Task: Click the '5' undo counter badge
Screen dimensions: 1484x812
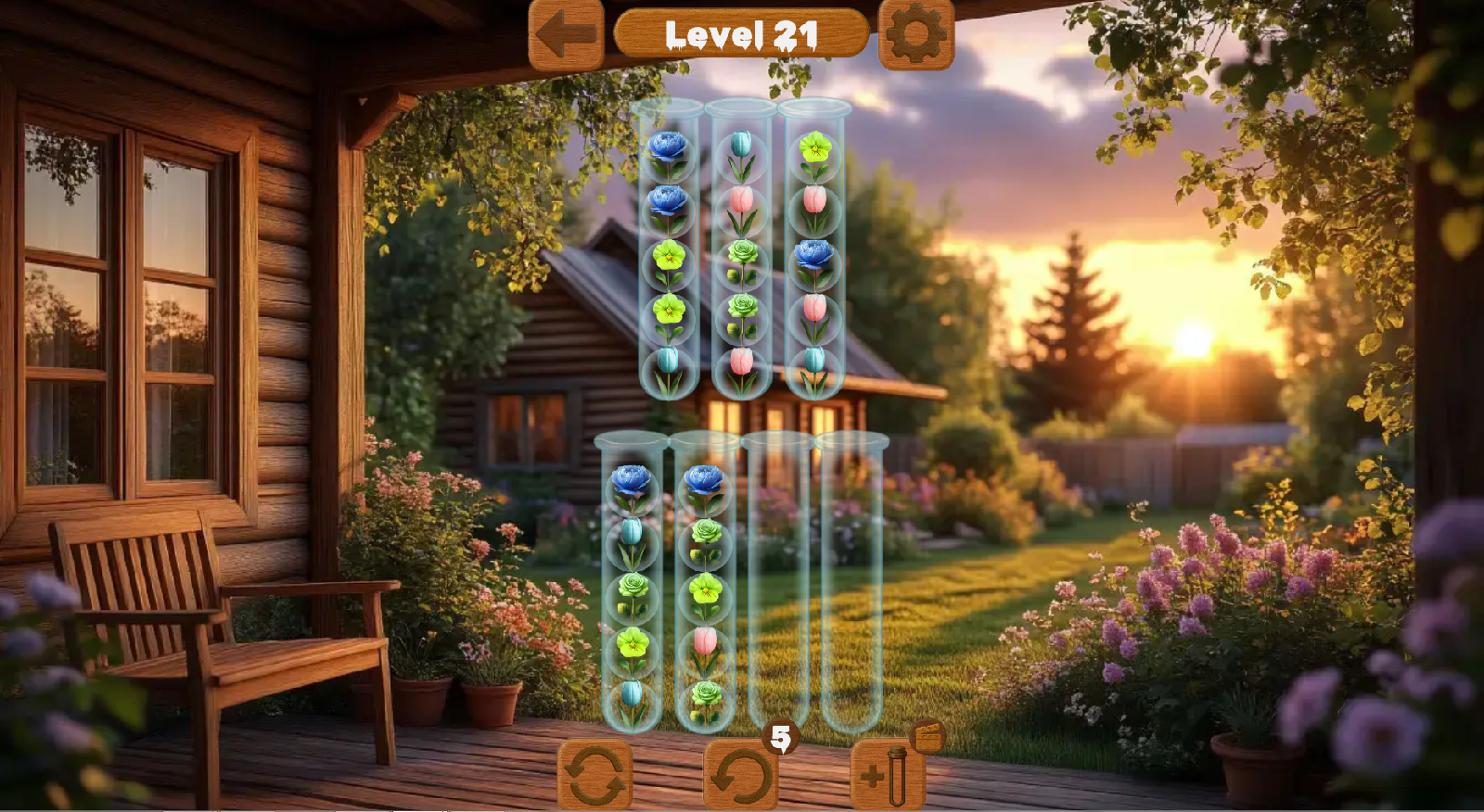Action: tap(782, 739)
